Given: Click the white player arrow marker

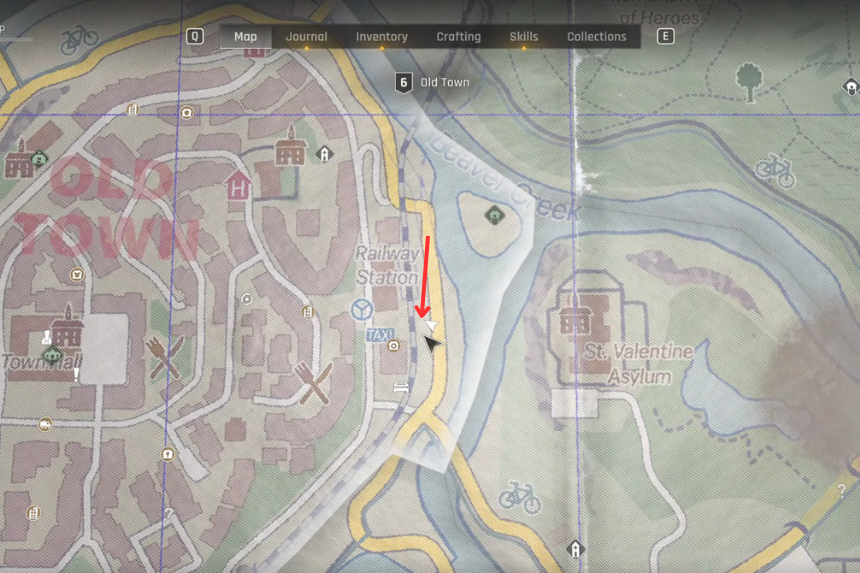Looking at the screenshot, I should (x=431, y=325).
